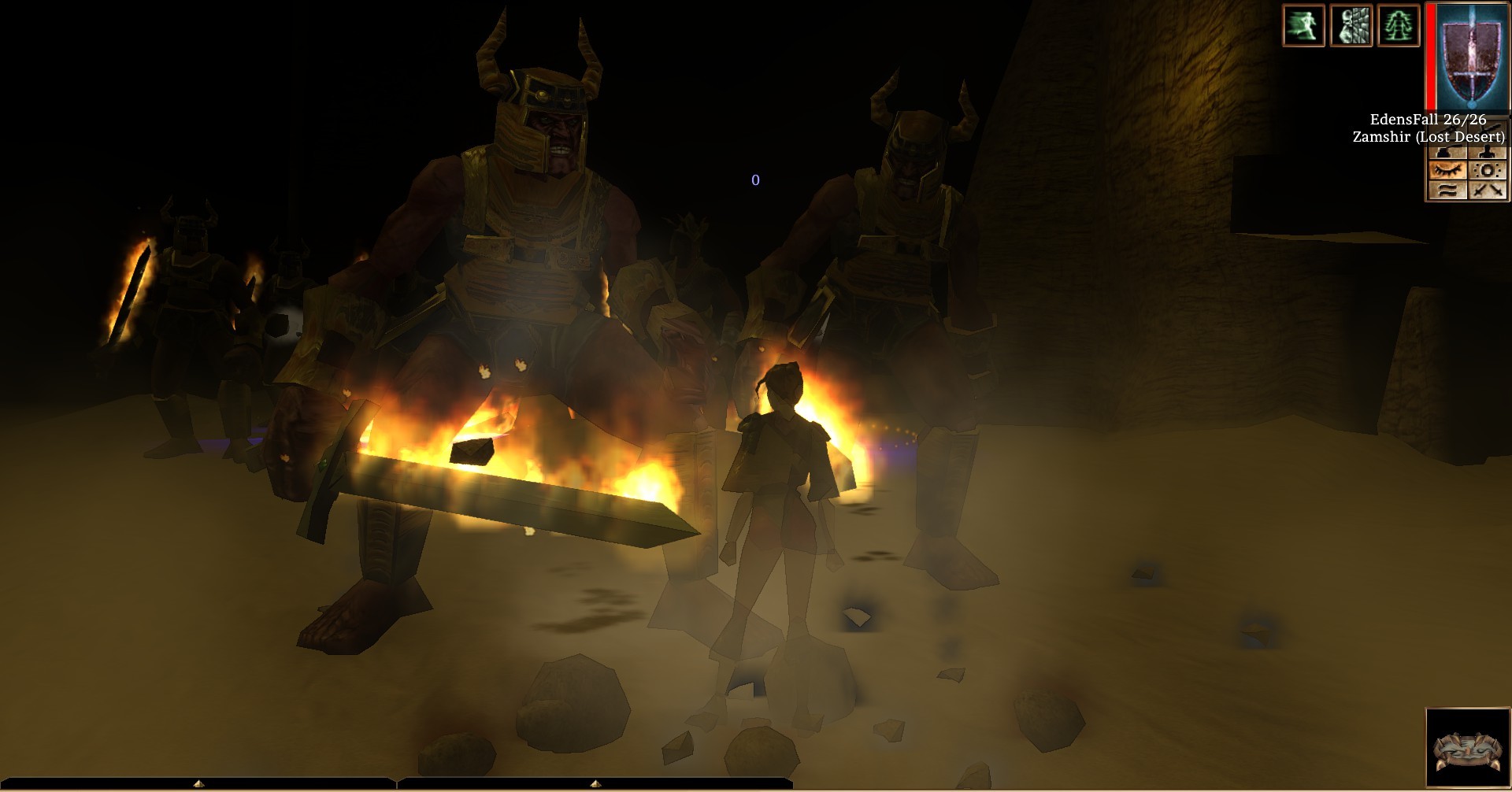This screenshot has width=1512, height=792.
Task: Click the single figure silhouette button
Action: [x=1487, y=150]
